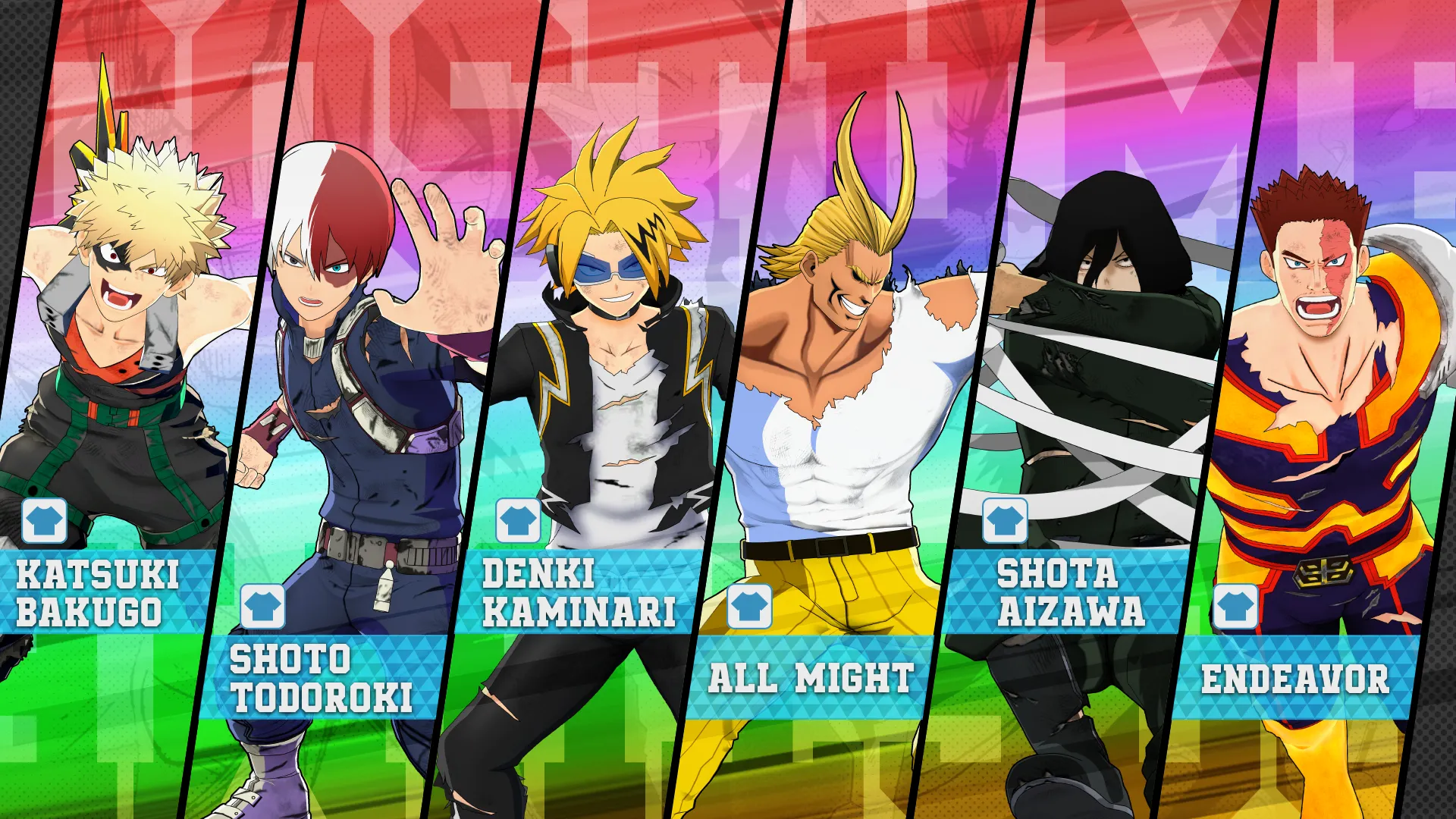Viewport: 1456px width, 819px height.
Task: Choose the Shota Aizawa name banner
Action: click(1069, 593)
